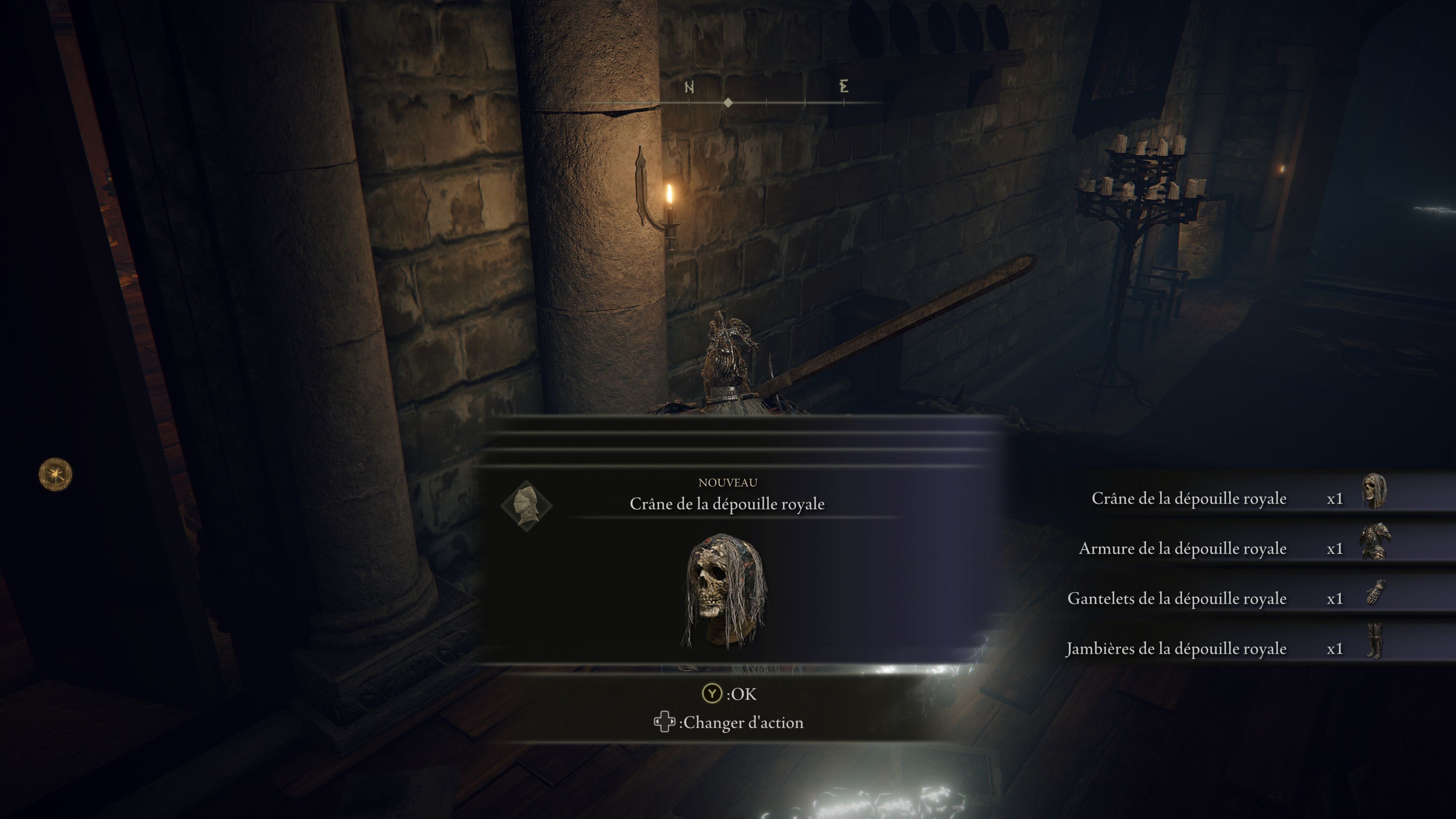Click the large skull item image

click(726, 591)
